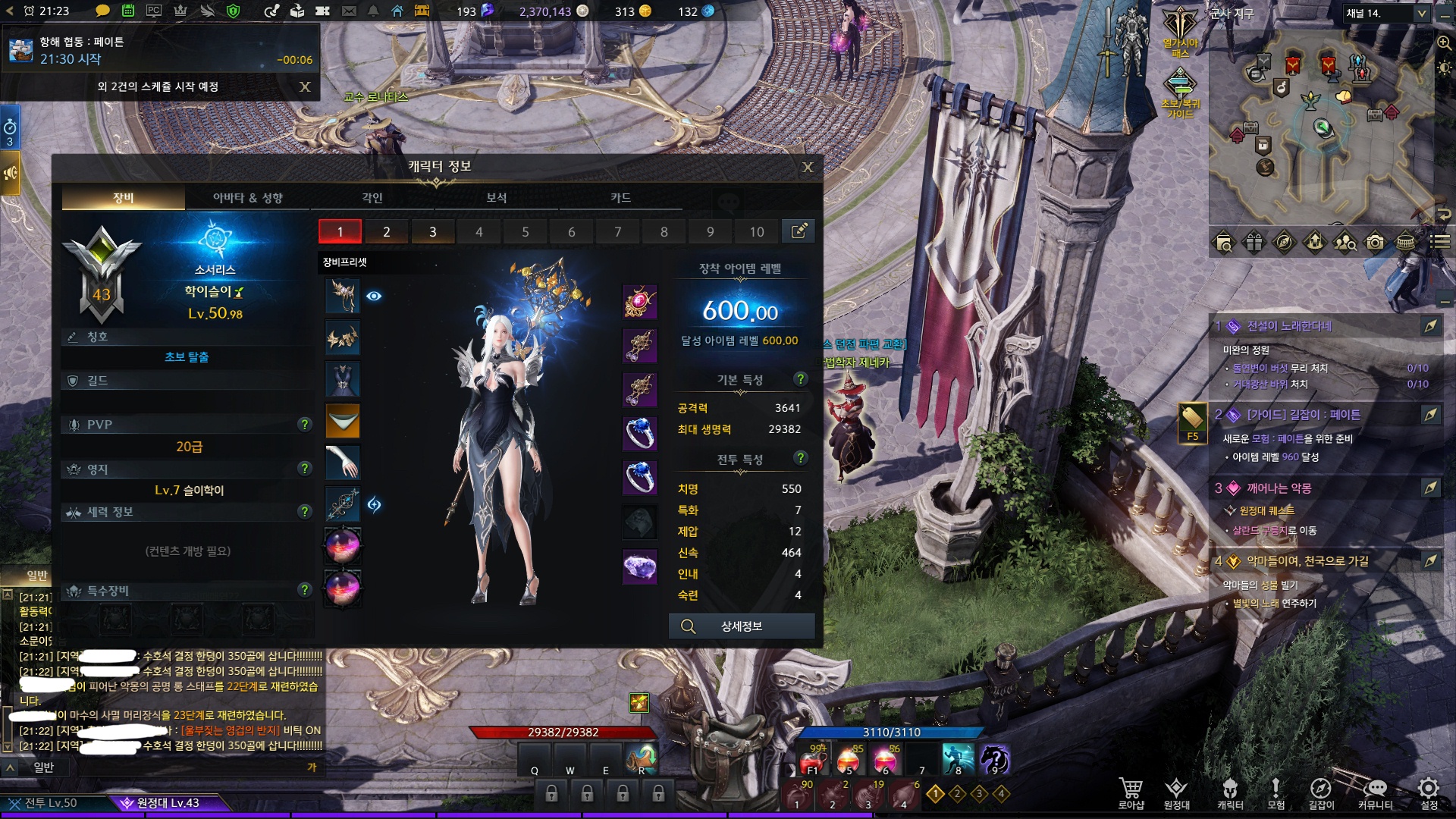Click the 일반 chat input box
Viewport: 1456px width, 819px height.
click(174, 767)
